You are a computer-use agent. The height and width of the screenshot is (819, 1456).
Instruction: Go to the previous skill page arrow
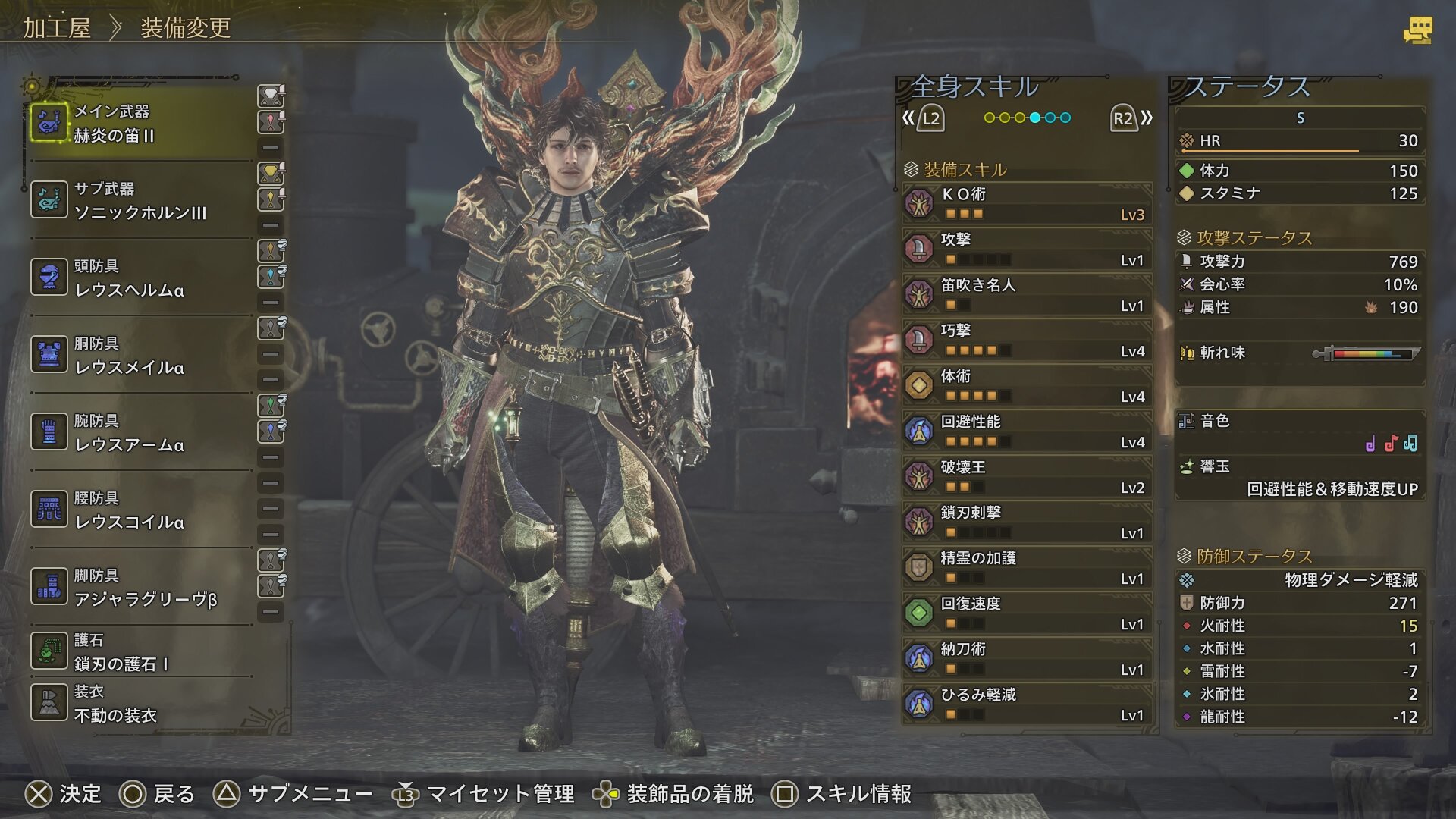923,118
